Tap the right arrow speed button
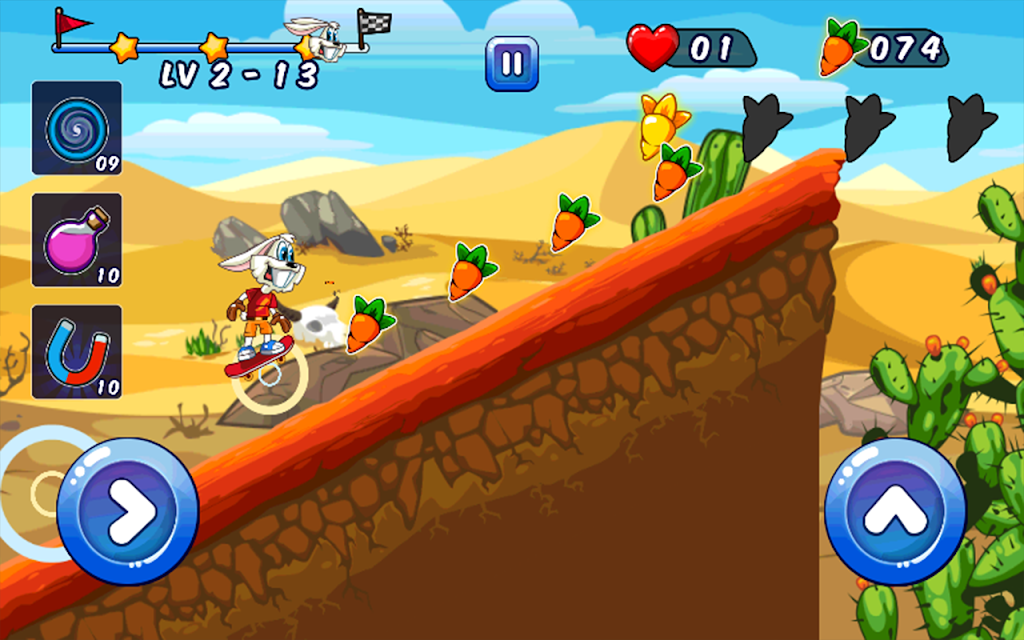This screenshot has height=640, width=1024. point(128,510)
